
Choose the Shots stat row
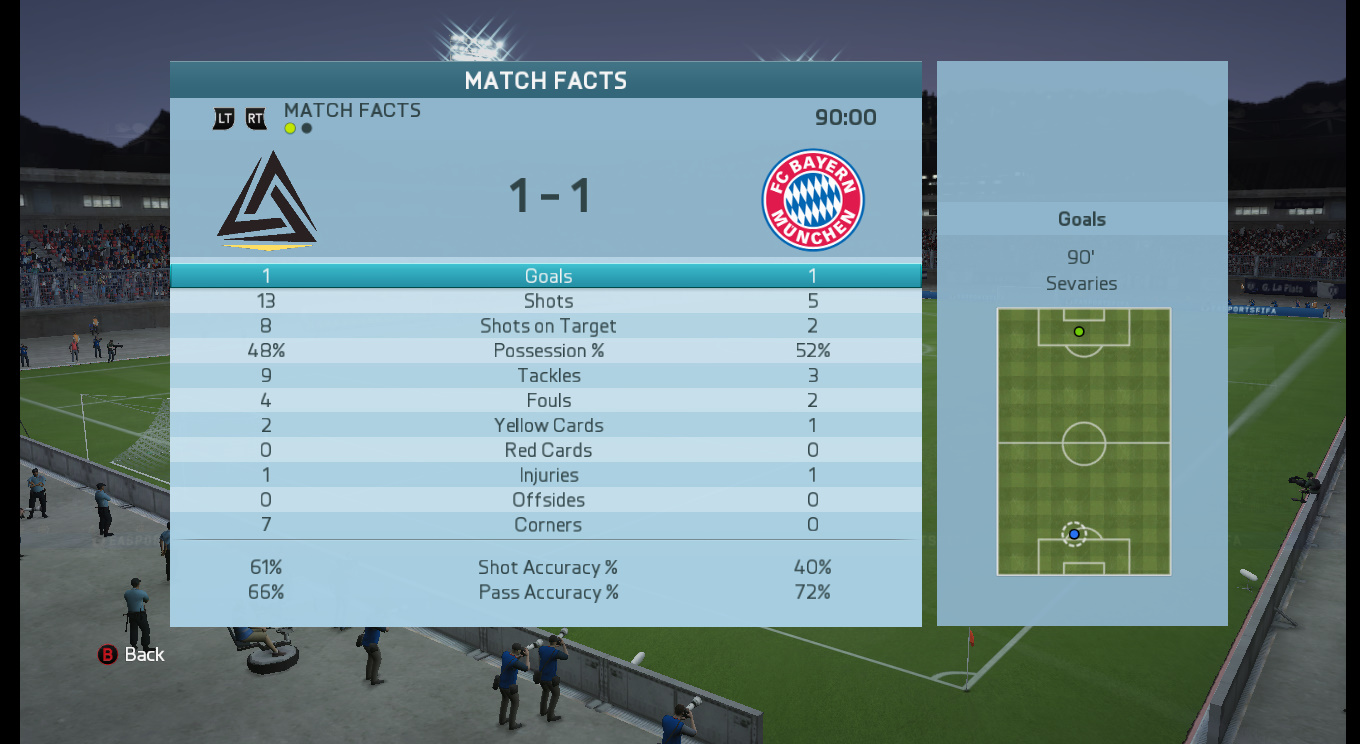[x=547, y=301]
